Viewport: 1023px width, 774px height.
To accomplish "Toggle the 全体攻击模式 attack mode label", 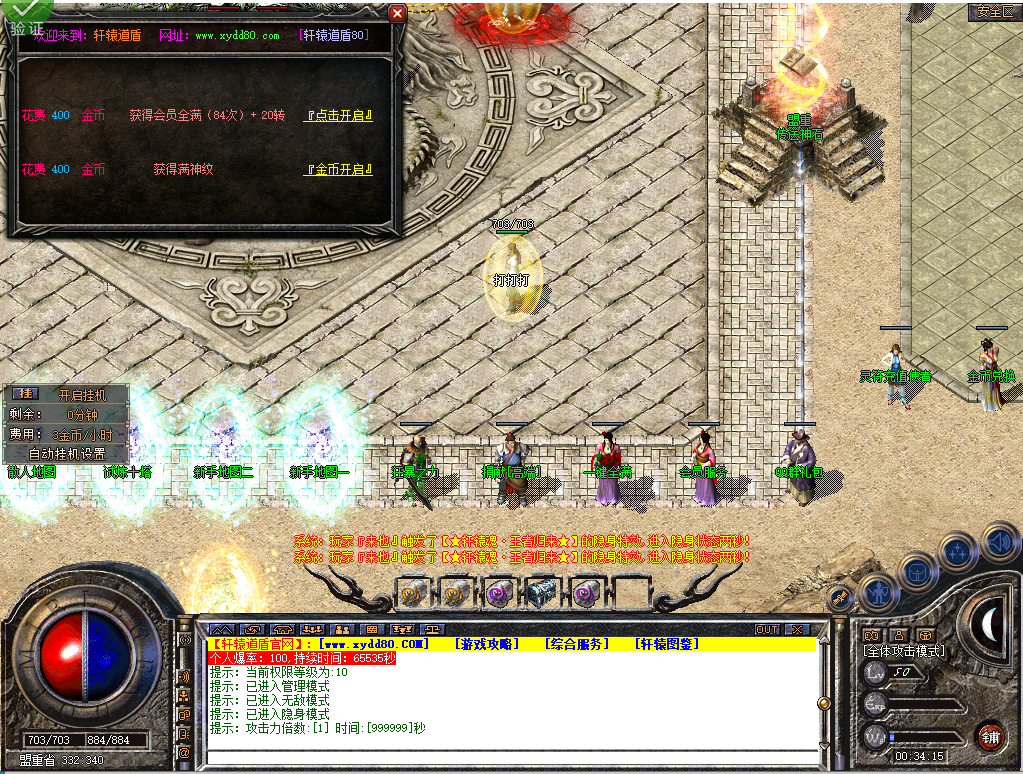I will [x=904, y=651].
